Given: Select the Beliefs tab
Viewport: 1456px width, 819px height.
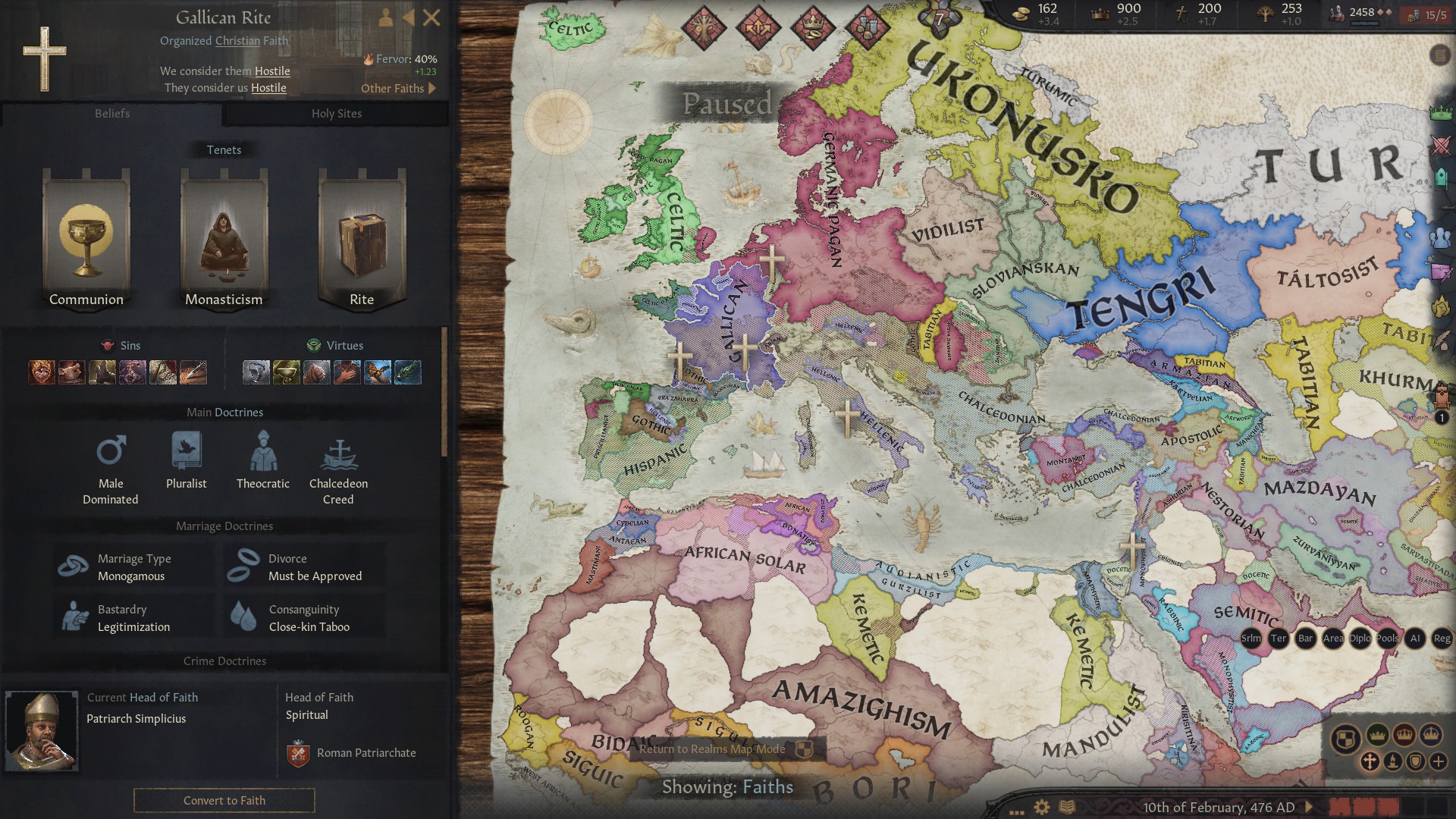Looking at the screenshot, I should [112, 114].
